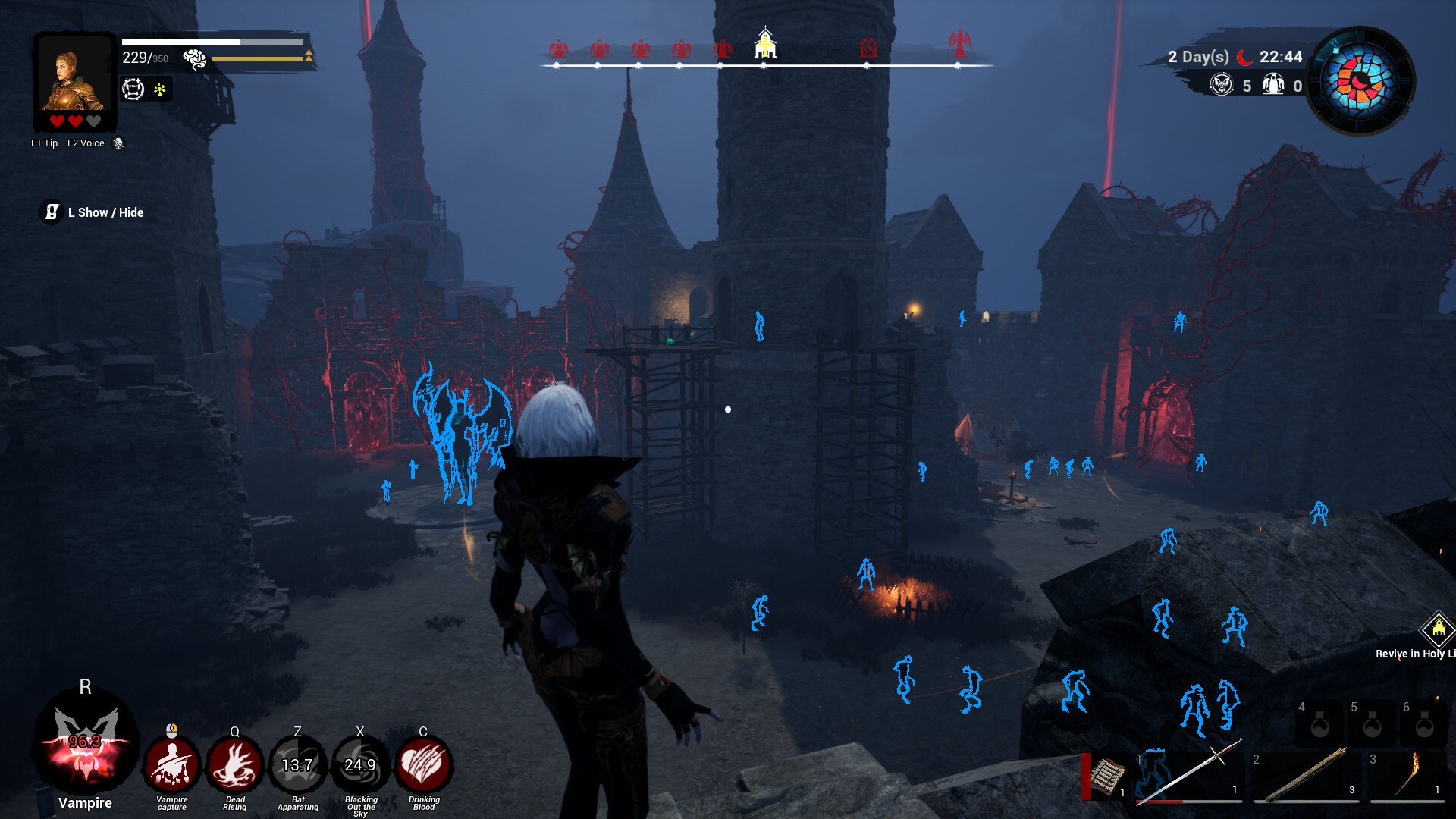Choose the burning torch in slot 3

coord(1407,775)
